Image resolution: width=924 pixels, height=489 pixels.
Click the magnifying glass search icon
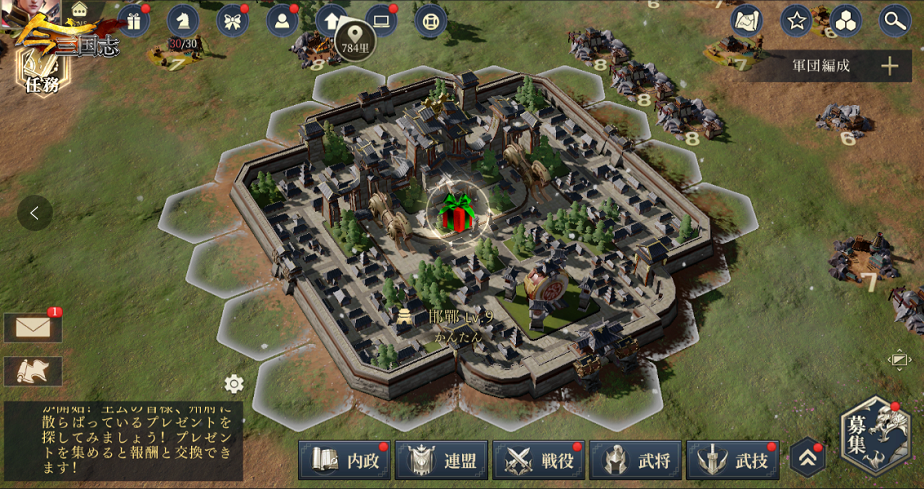[x=894, y=20]
